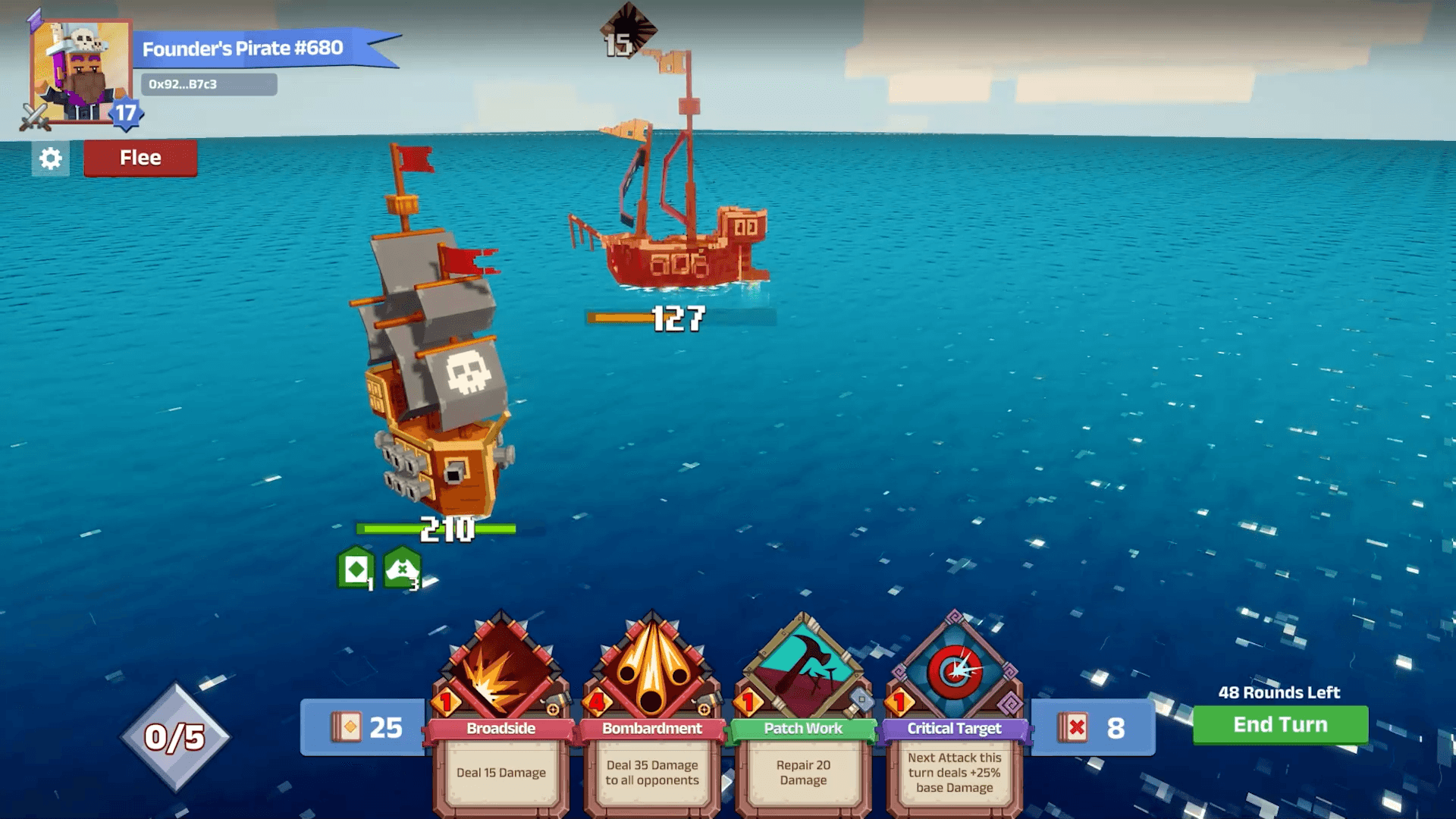Inspect the green skull status icon
The width and height of the screenshot is (1456, 819).
pyautogui.click(x=402, y=569)
